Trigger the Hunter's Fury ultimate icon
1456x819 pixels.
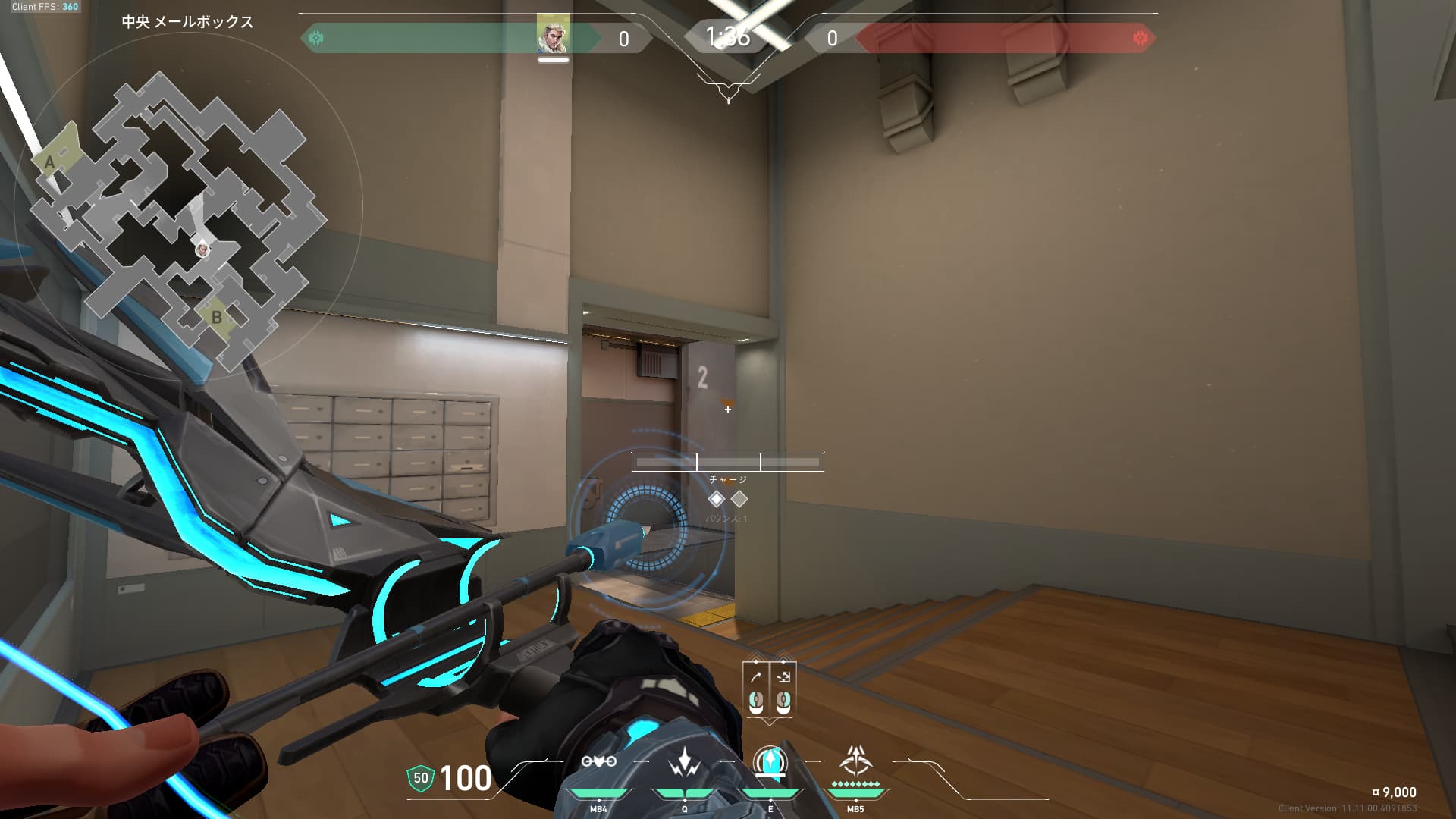point(855,761)
